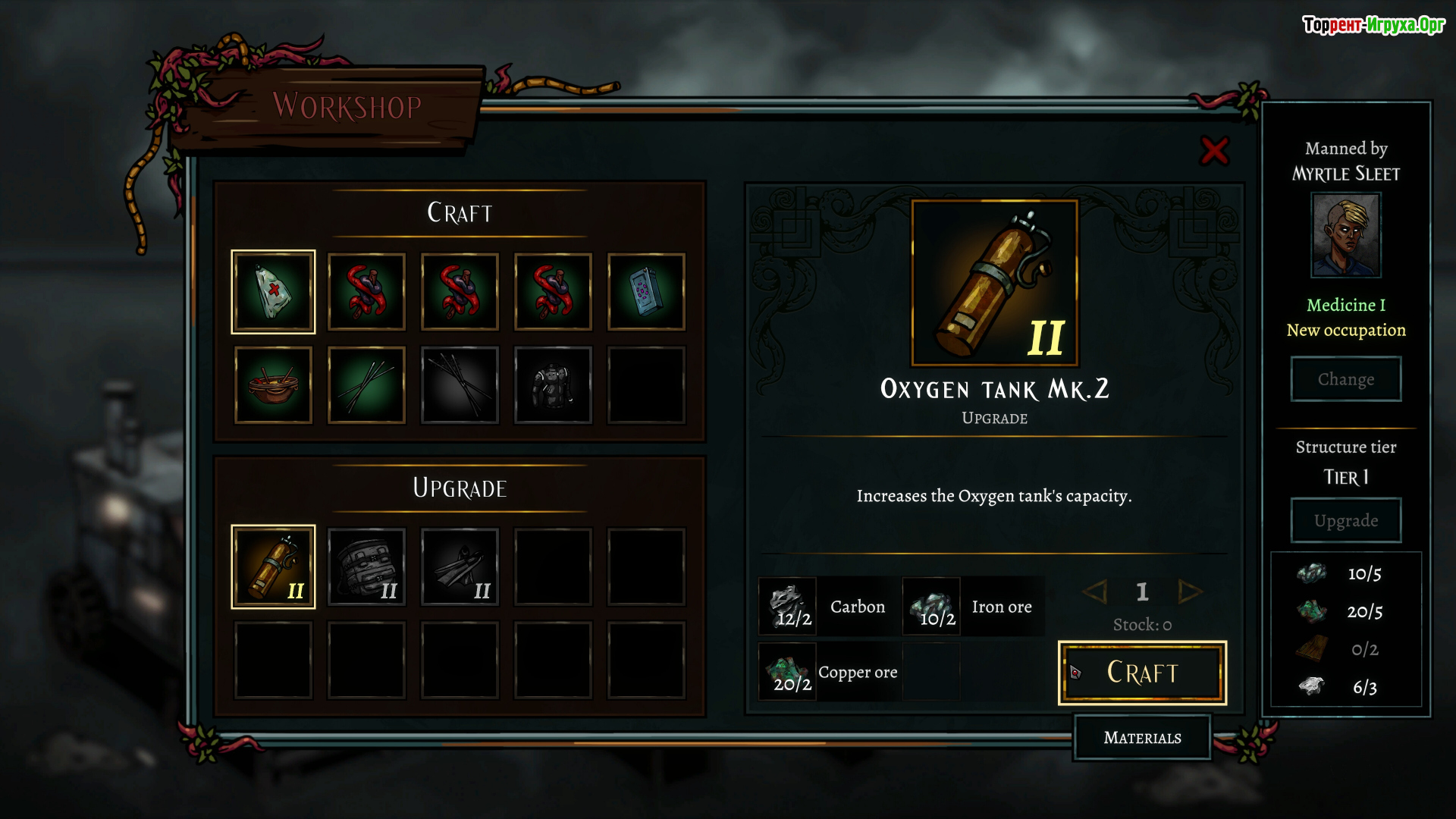Select the Copper ore ingredient slot

pyautogui.click(x=789, y=672)
